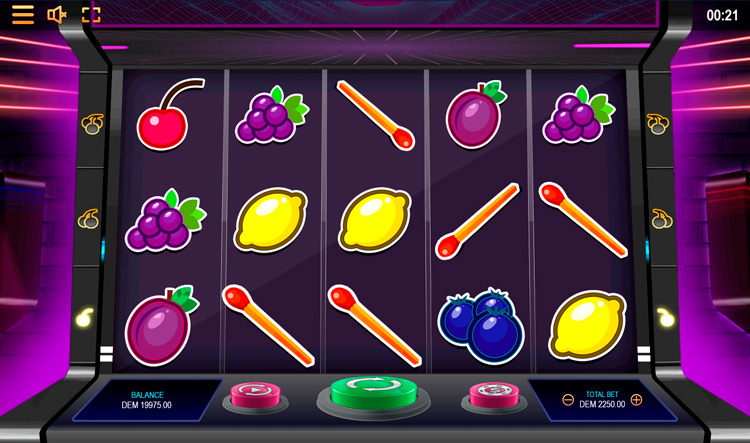The width and height of the screenshot is (750, 443).
Task: Enter fullscreen mode
Action: pyautogui.click(x=91, y=14)
